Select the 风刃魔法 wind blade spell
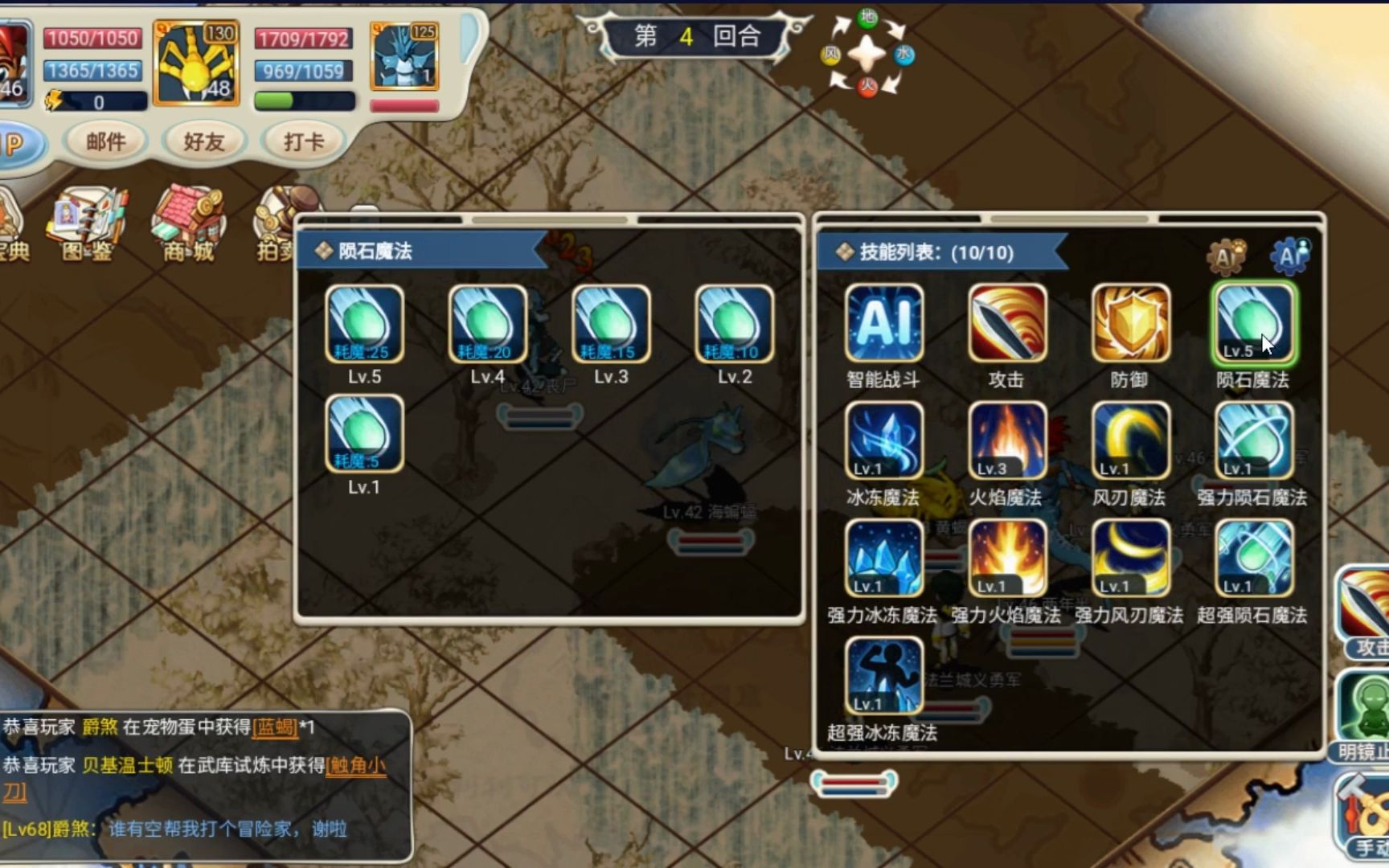The height and width of the screenshot is (868, 1389). coord(1129,441)
